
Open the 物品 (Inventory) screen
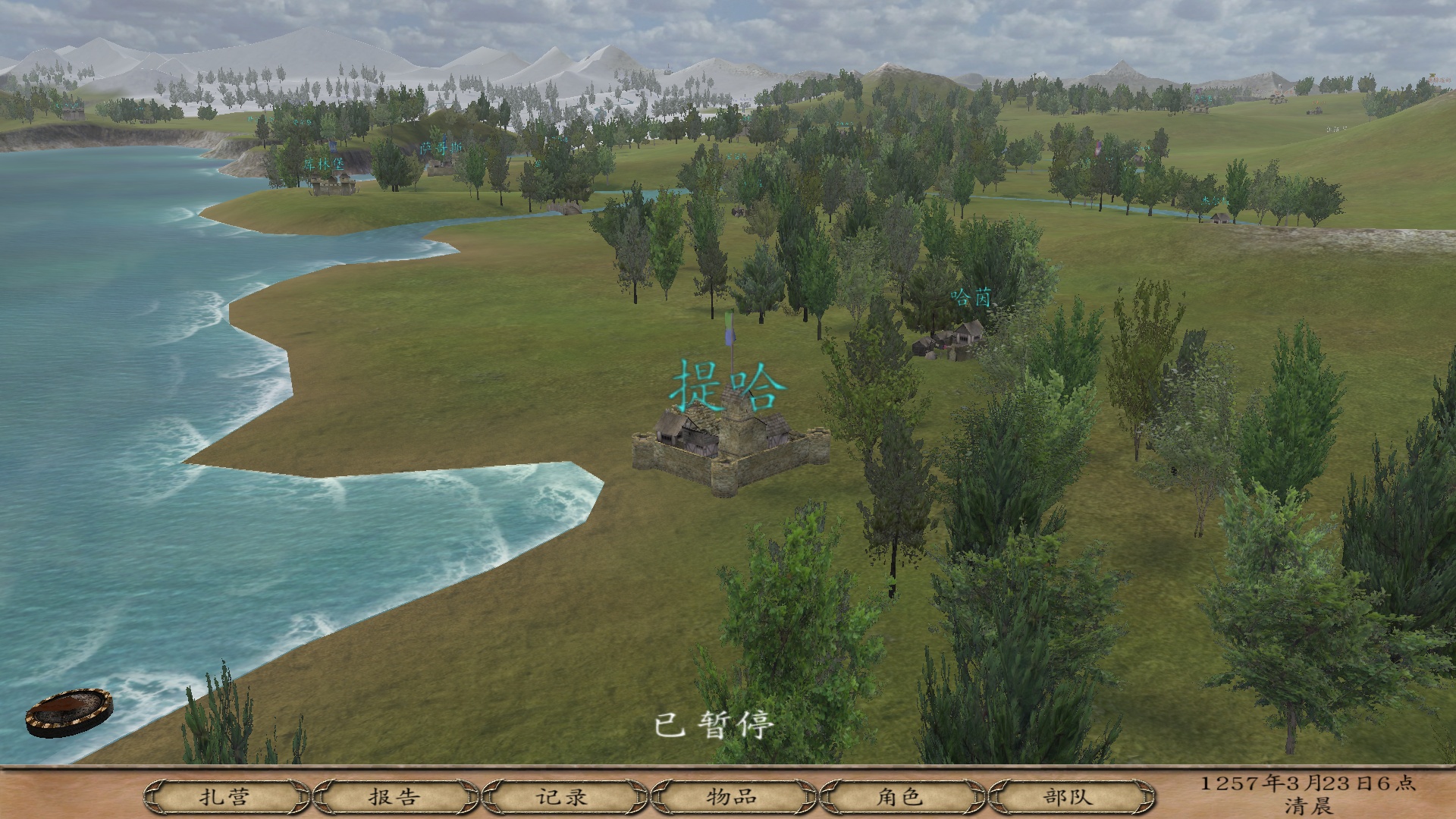[x=732, y=797]
